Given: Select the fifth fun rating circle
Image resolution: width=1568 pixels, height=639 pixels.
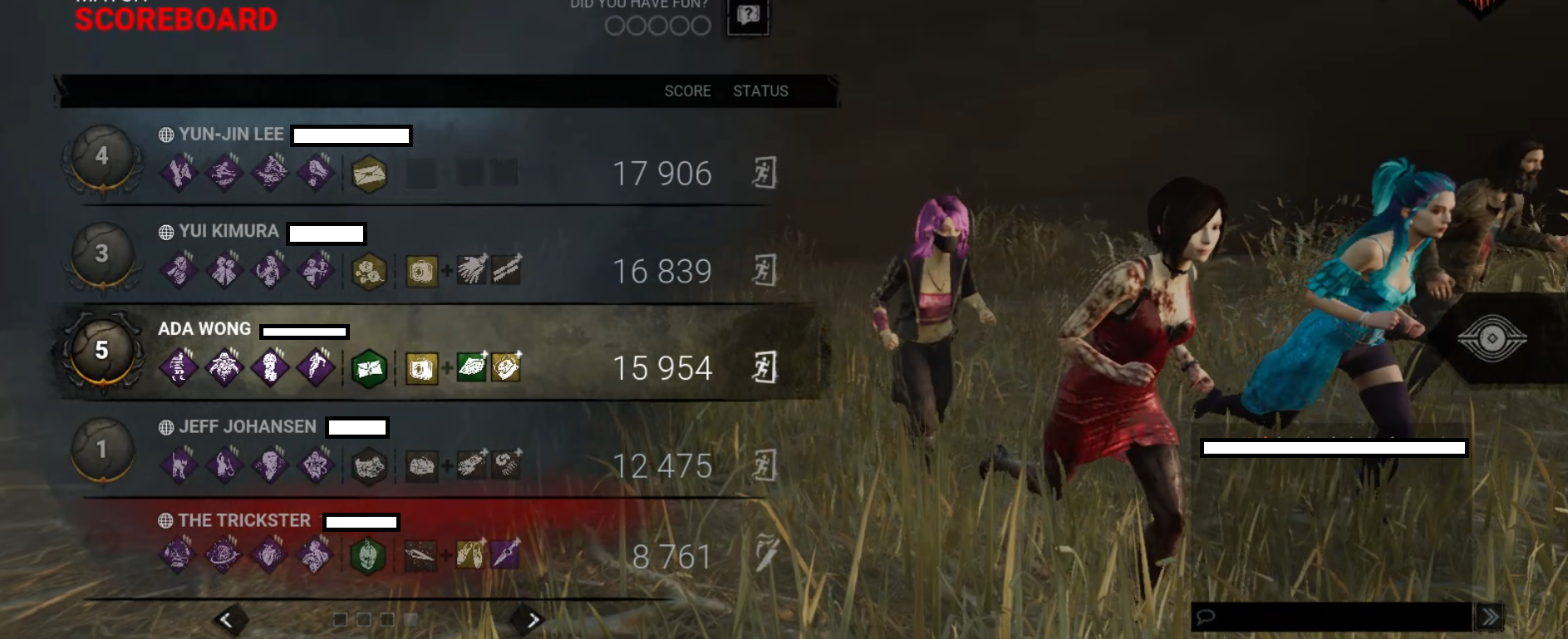Looking at the screenshot, I should pos(700,27).
